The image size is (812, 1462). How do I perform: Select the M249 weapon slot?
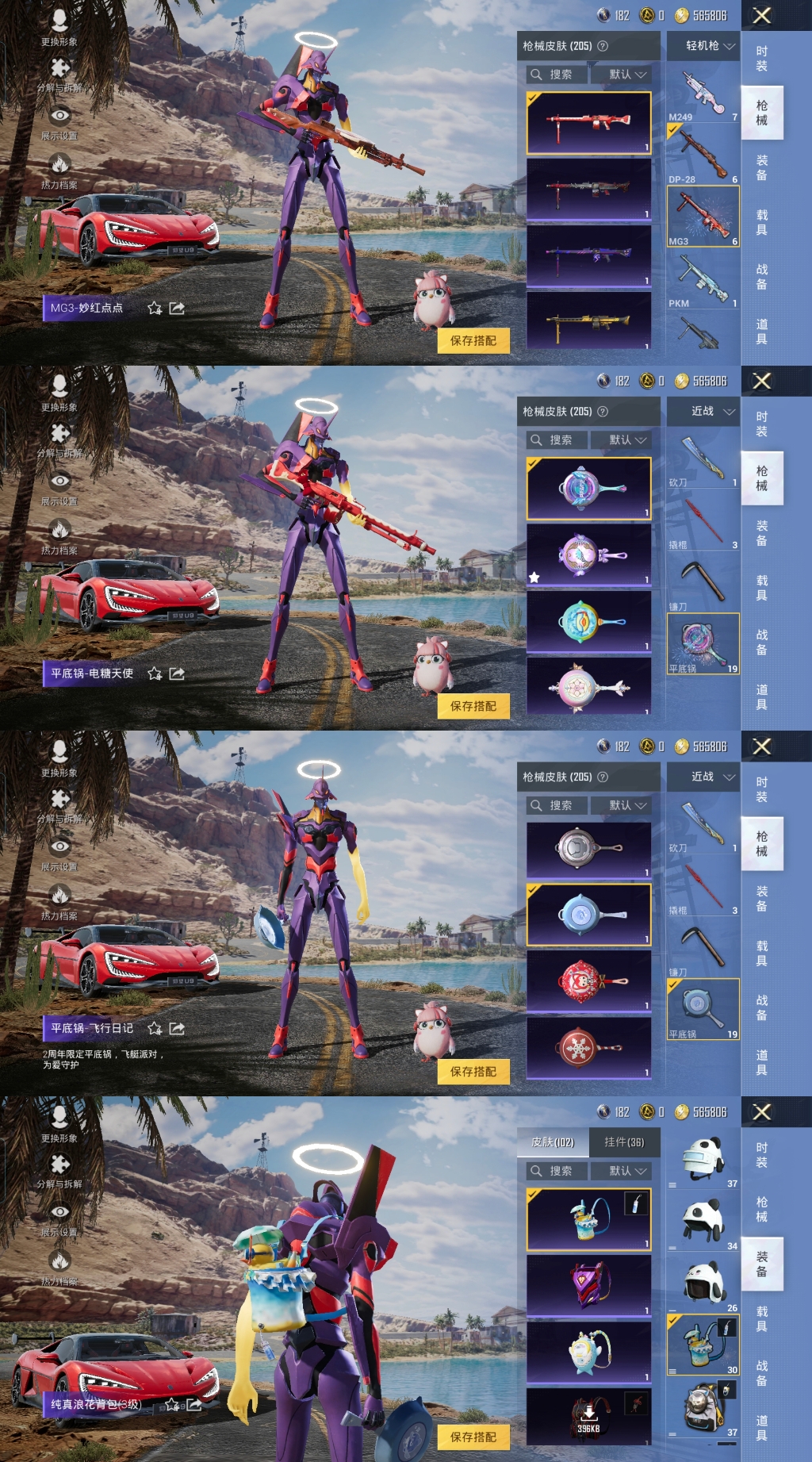[703, 94]
